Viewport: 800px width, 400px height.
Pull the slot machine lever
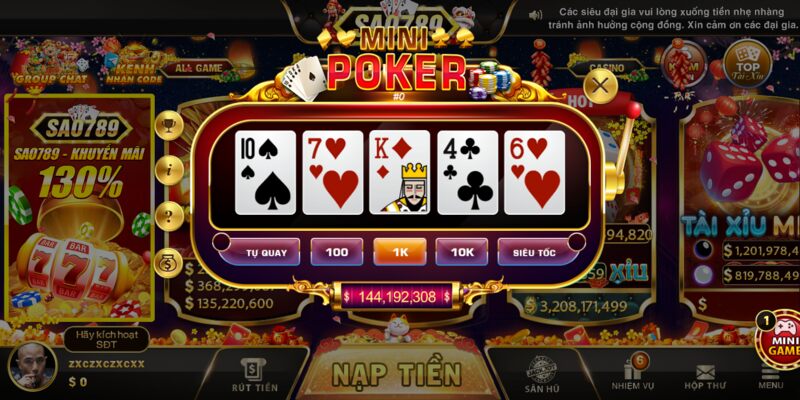622,140
